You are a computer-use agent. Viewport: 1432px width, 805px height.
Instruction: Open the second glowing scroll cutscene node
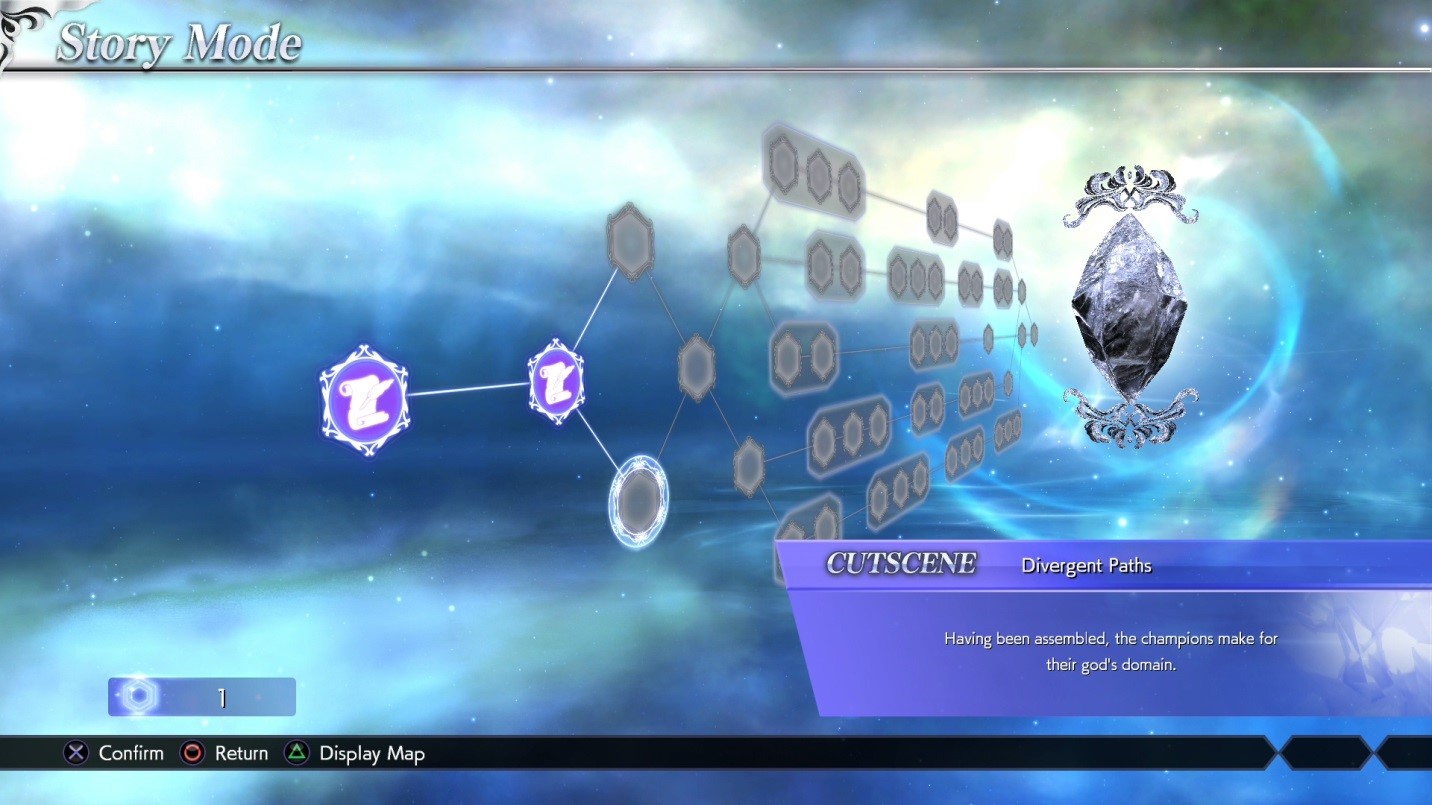tap(554, 385)
